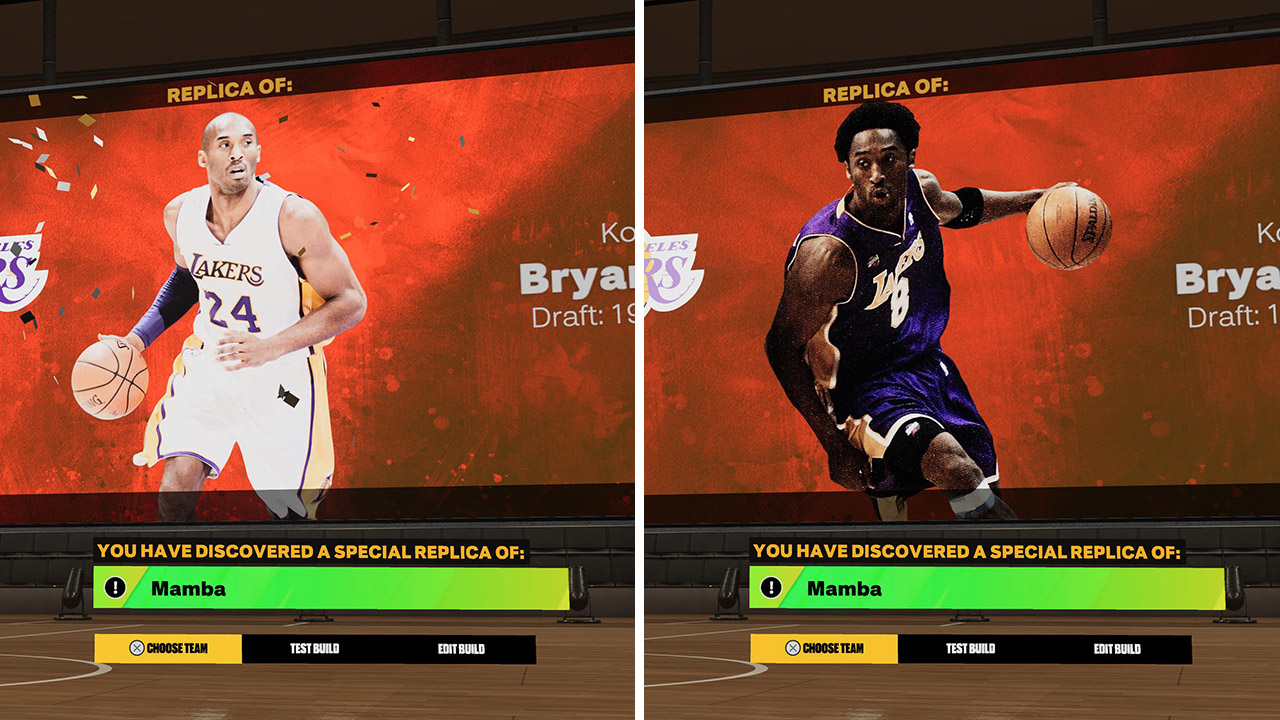
Task: Click the REPLICA OF banner on the left
Action: pyautogui.click(x=230, y=88)
